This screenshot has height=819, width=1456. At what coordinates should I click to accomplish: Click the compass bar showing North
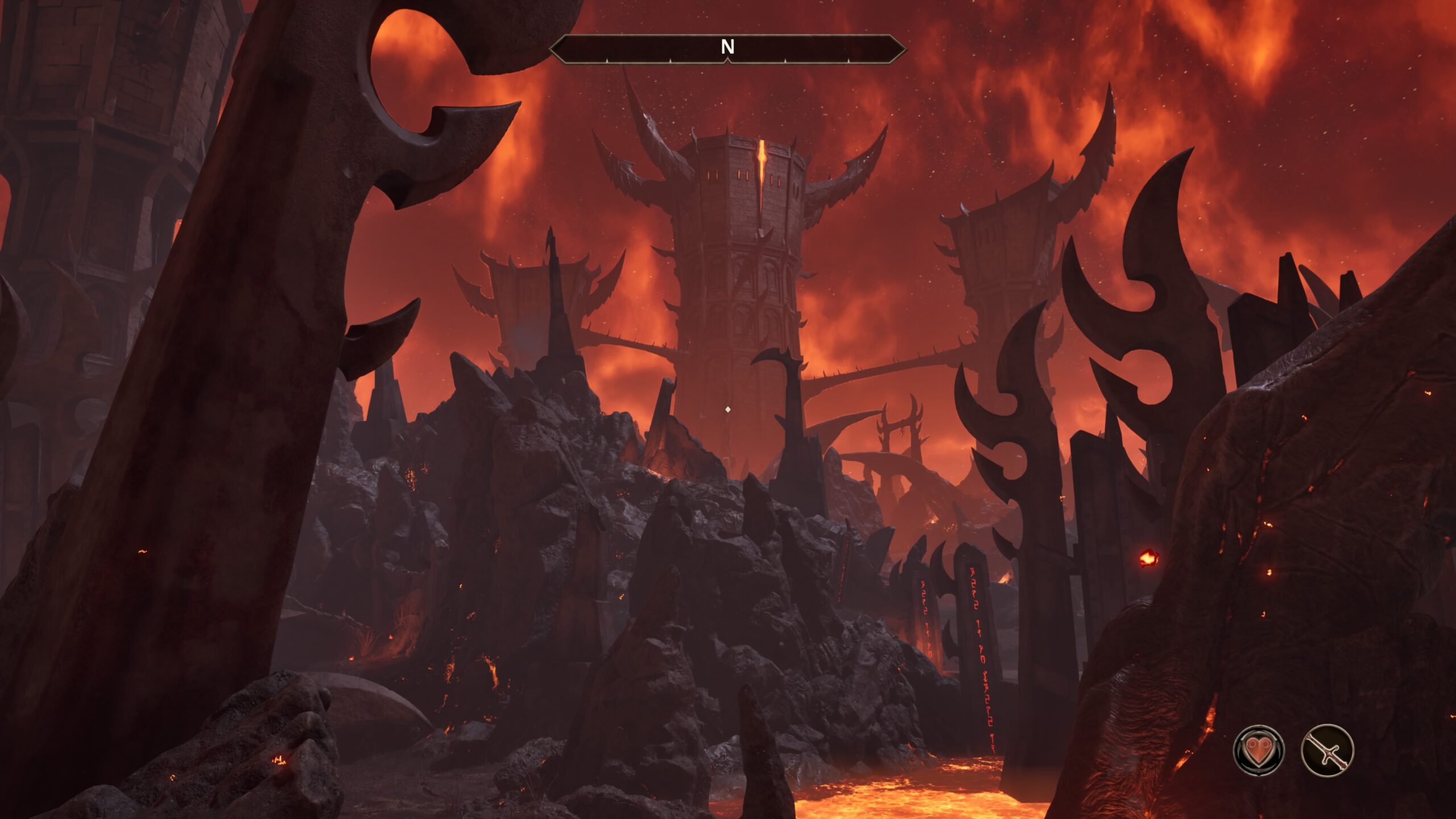(727, 48)
